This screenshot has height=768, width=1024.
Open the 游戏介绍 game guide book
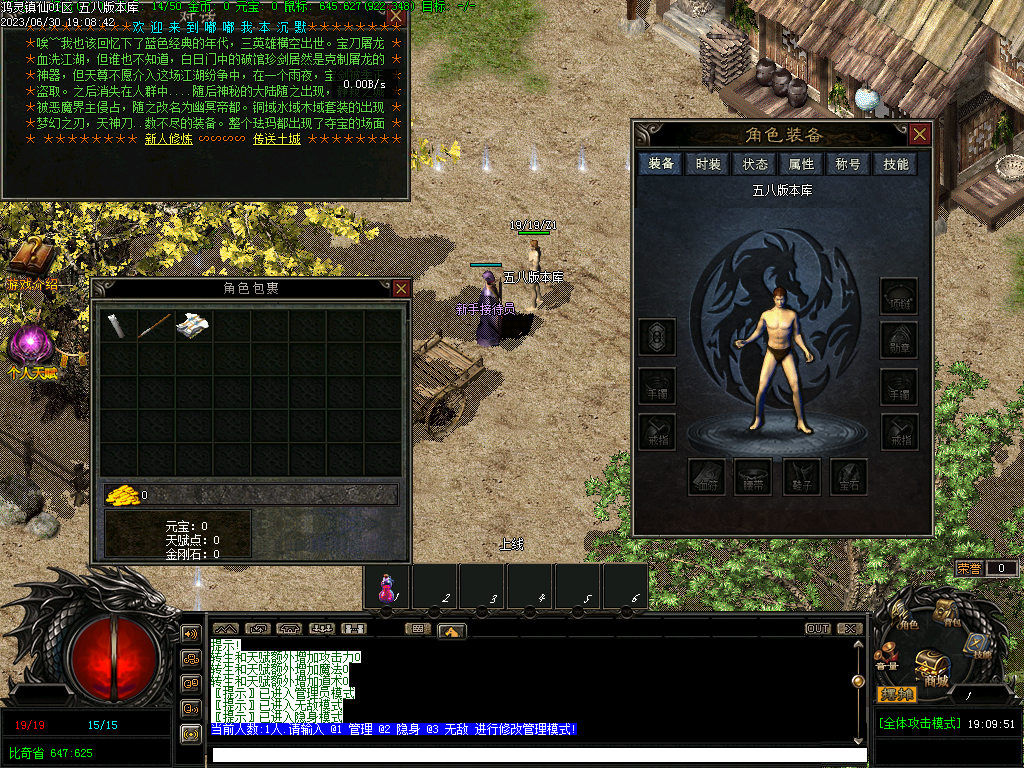(32, 258)
